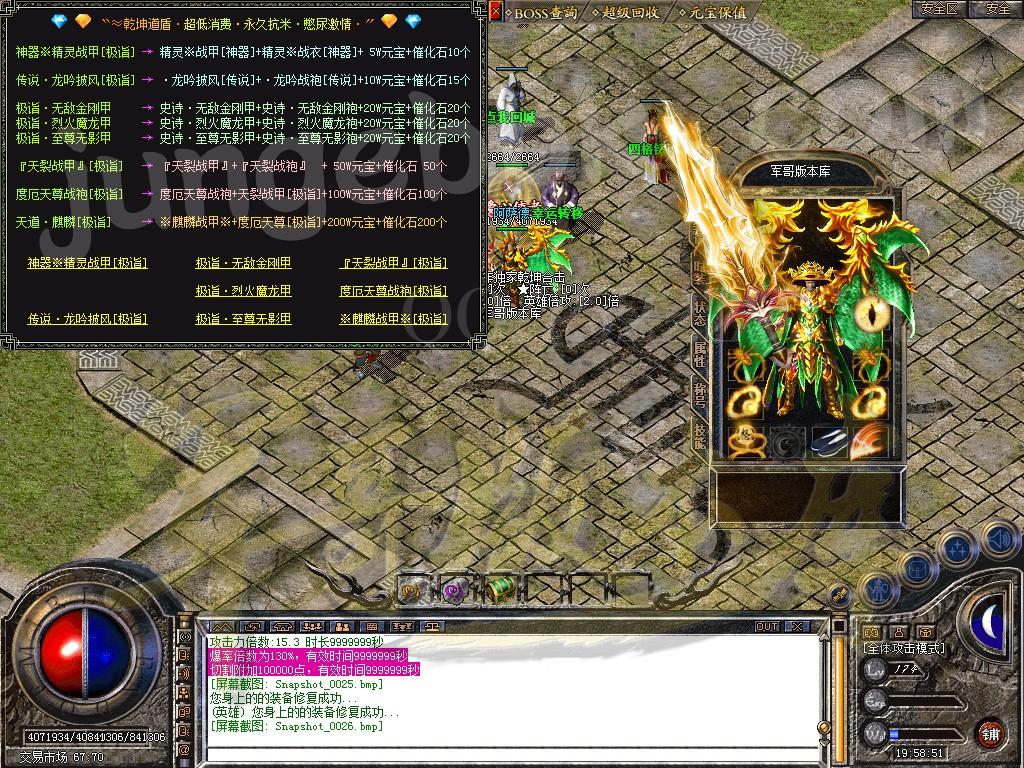
Task: Open the 技能 skills tab
Action: 701,433
